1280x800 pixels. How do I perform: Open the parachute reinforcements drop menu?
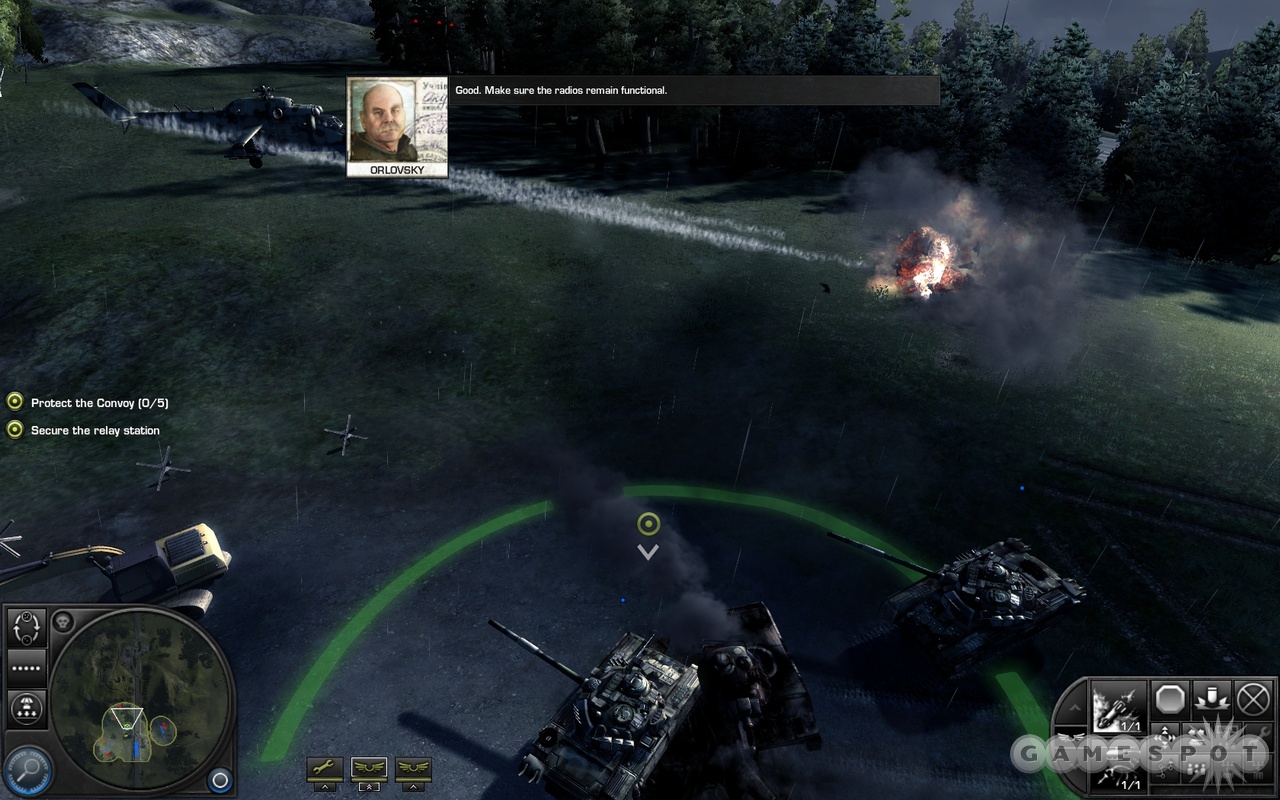tap(27, 708)
